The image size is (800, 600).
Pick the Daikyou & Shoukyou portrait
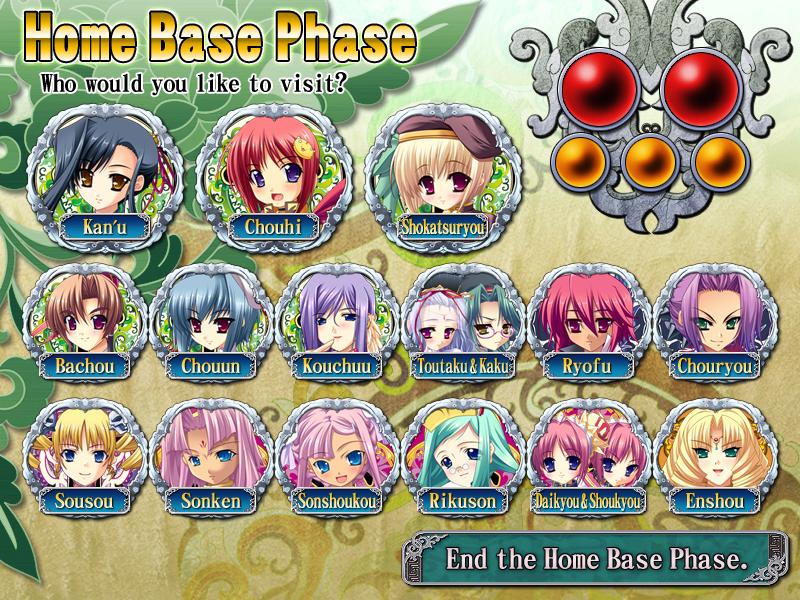click(x=588, y=455)
